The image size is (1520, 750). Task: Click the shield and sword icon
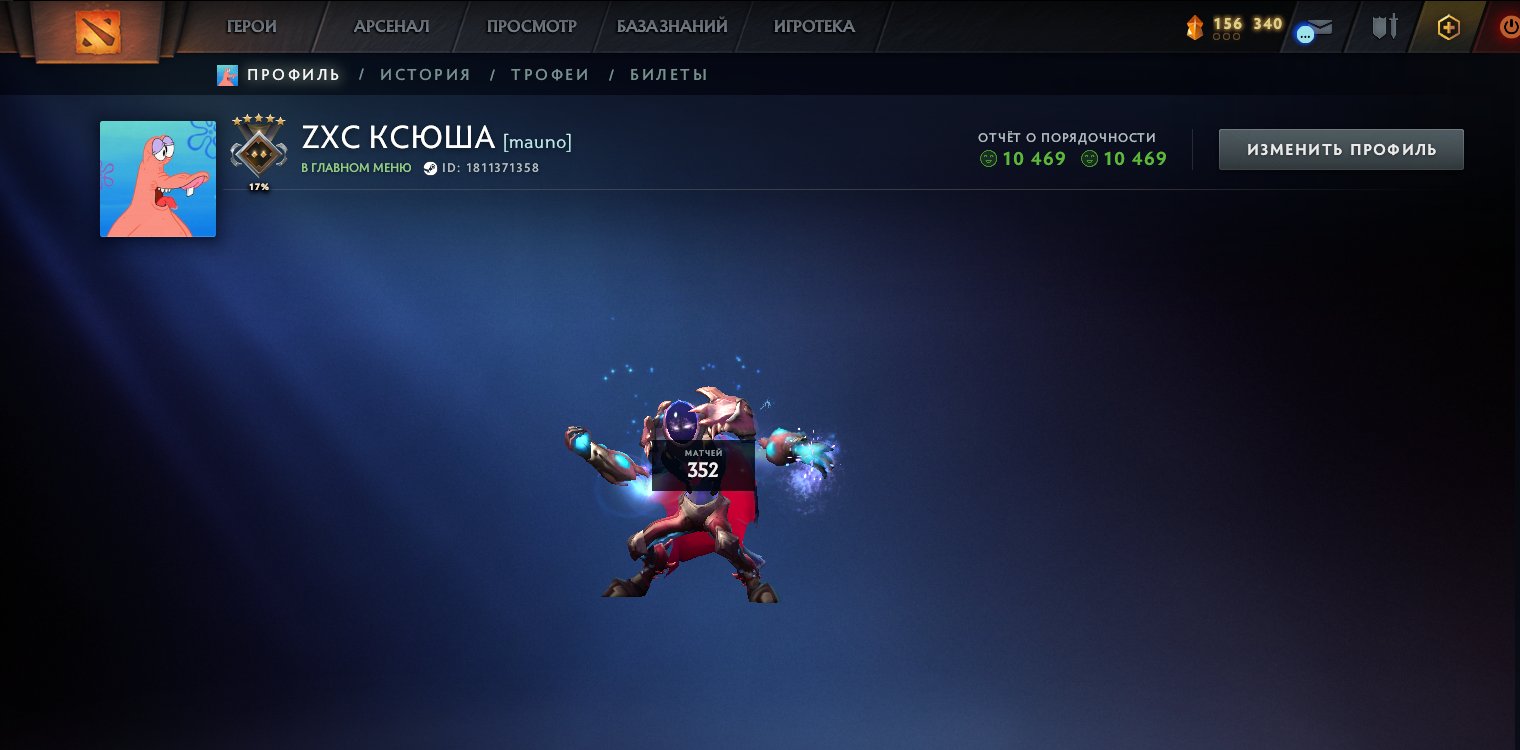[x=1384, y=27]
